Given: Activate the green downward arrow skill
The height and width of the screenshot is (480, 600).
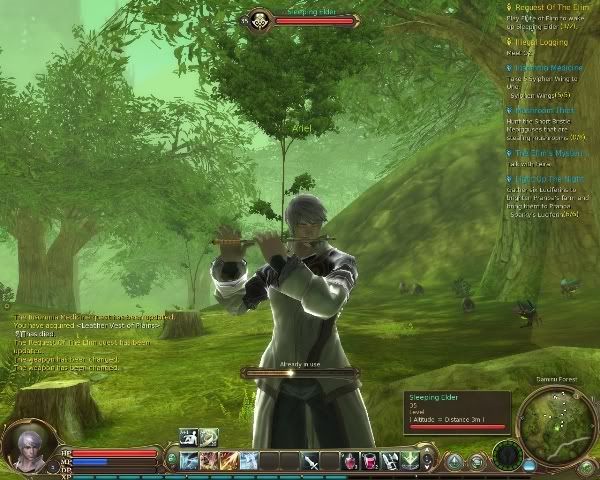Looking at the screenshot, I should 409,461.
